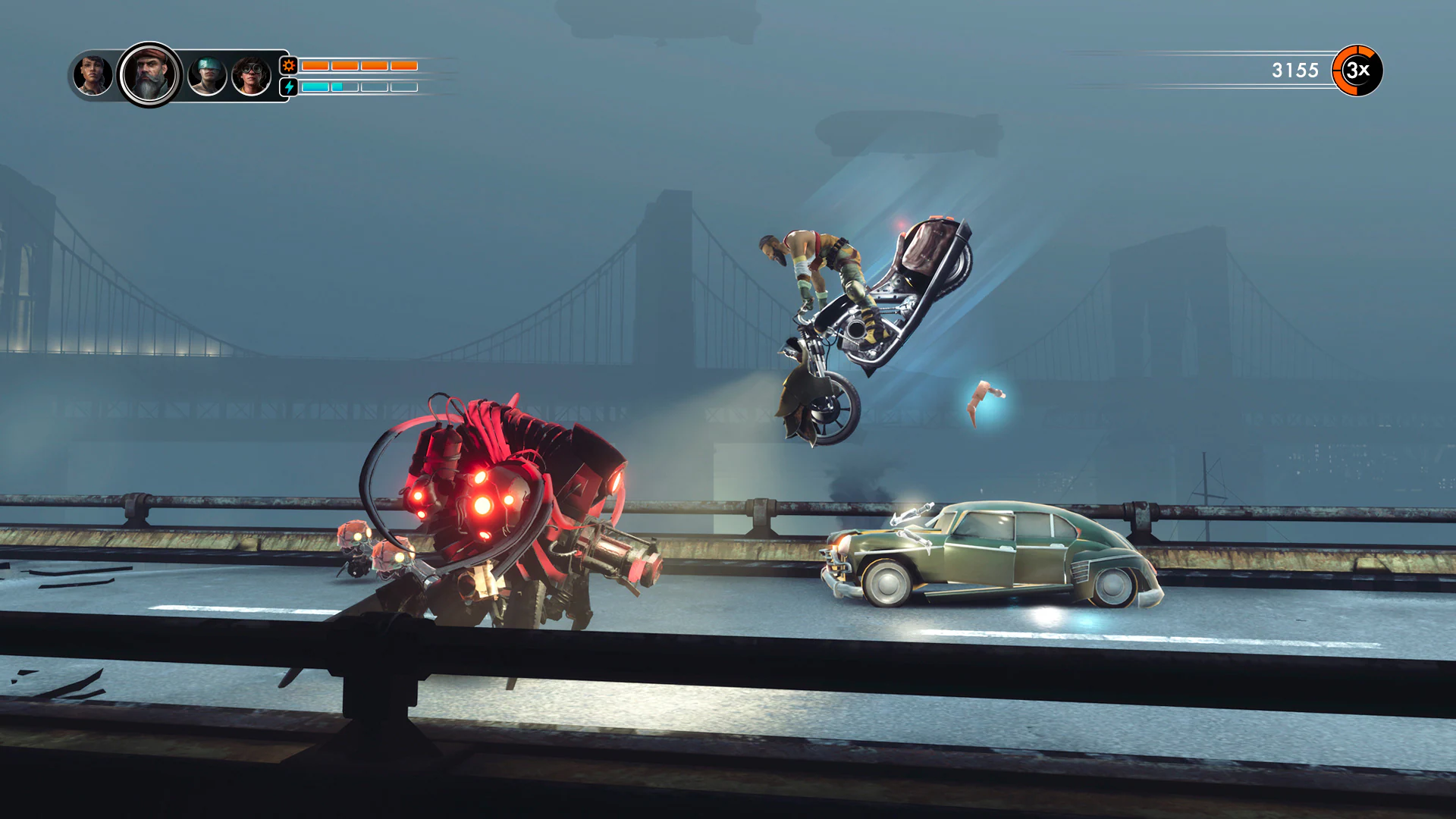
Task: Select the gear-shaped health icon
Action: point(288,67)
